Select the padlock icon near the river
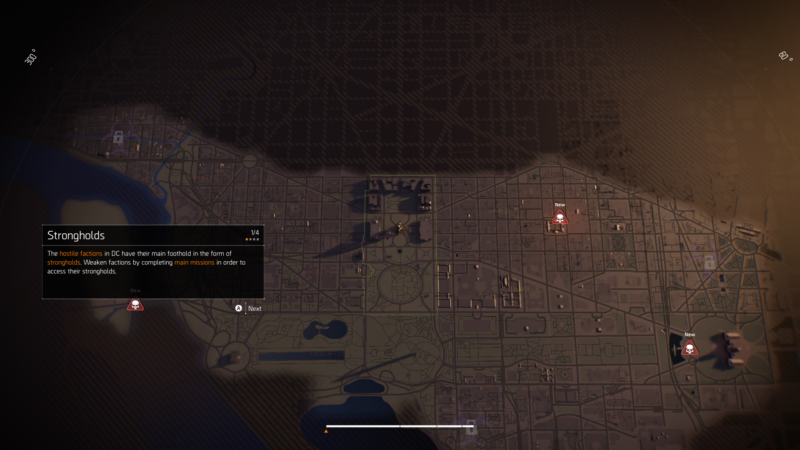 pos(118,136)
